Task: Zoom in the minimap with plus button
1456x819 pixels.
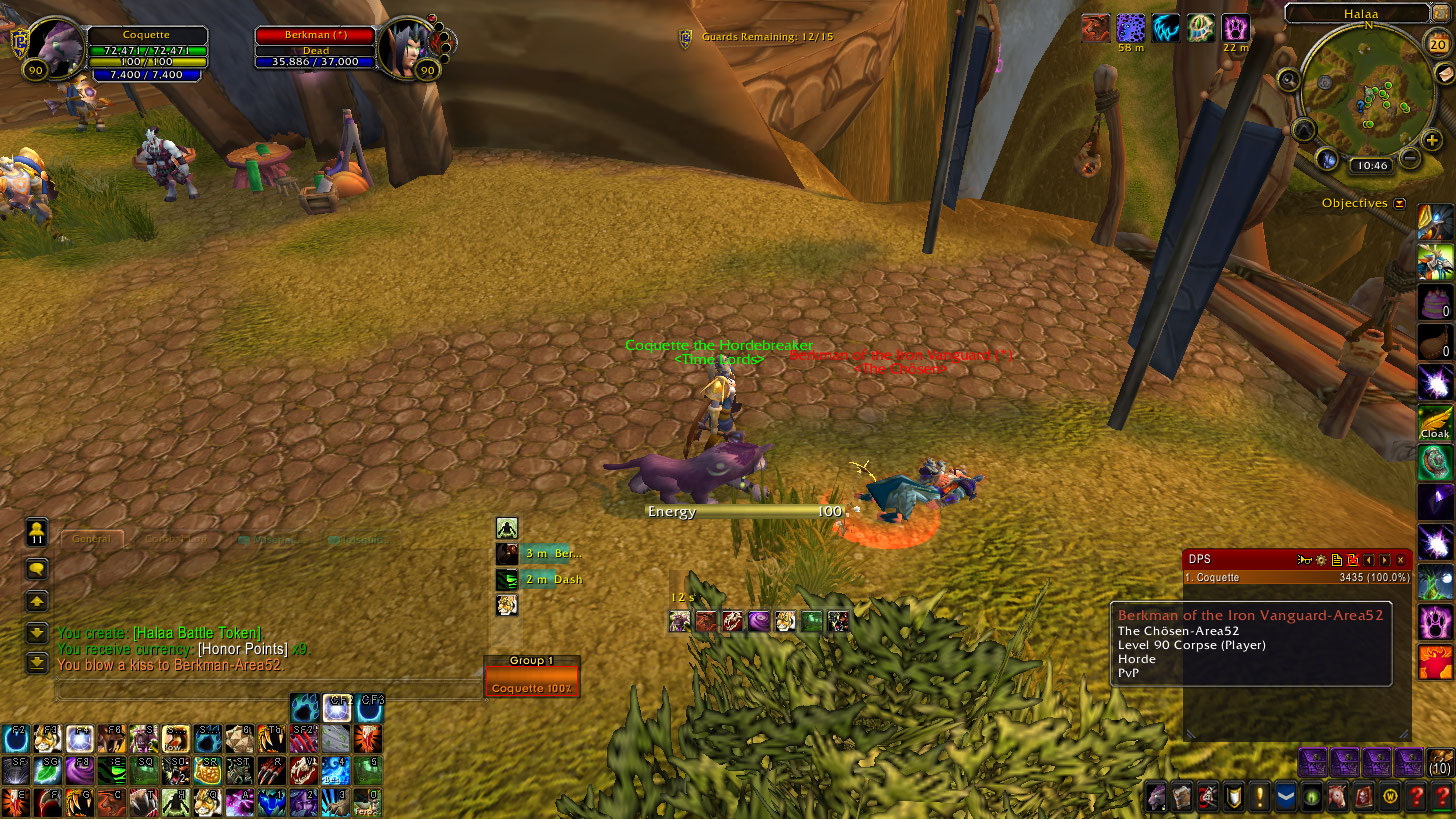Action: 1433,141
